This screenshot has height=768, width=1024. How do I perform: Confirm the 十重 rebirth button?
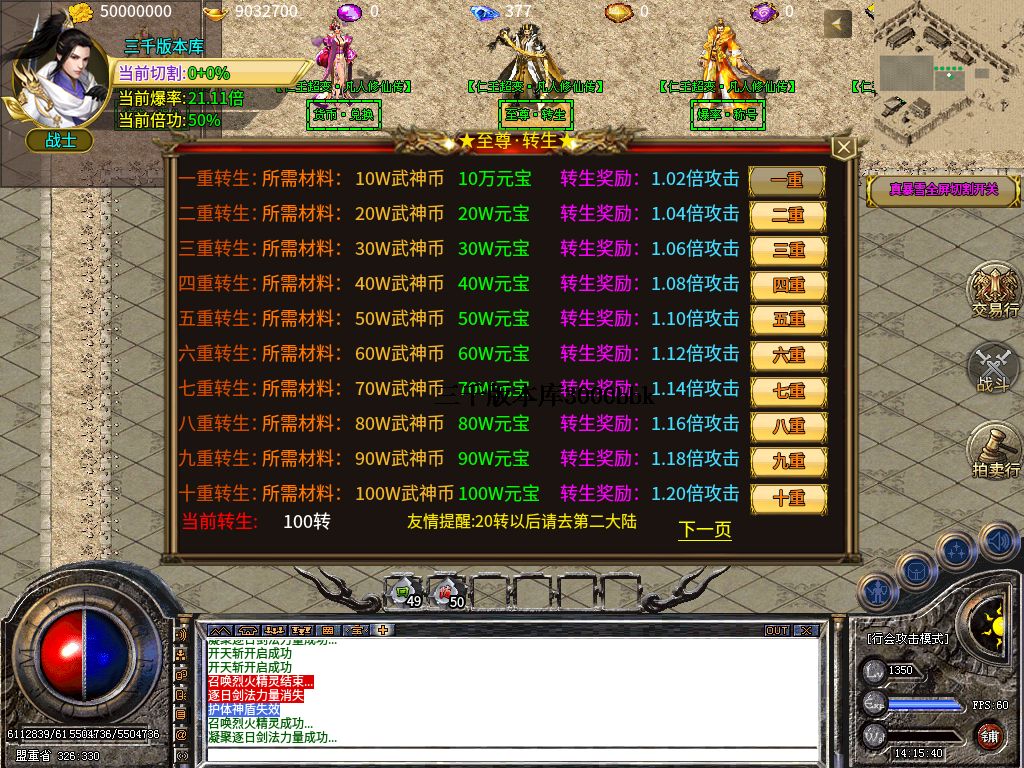click(788, 497)
